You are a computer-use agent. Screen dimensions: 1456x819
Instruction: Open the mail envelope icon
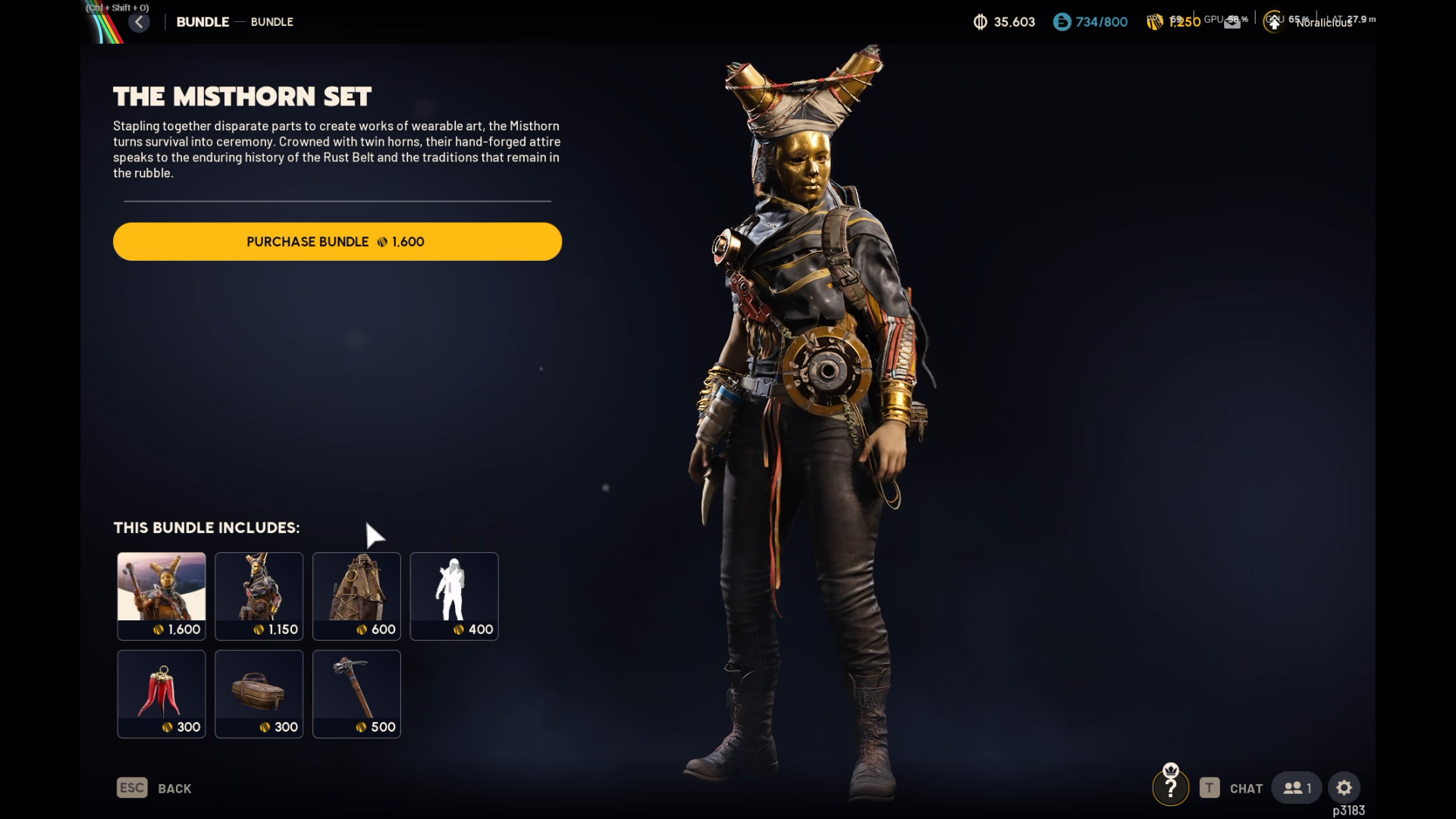(1232, 23)
